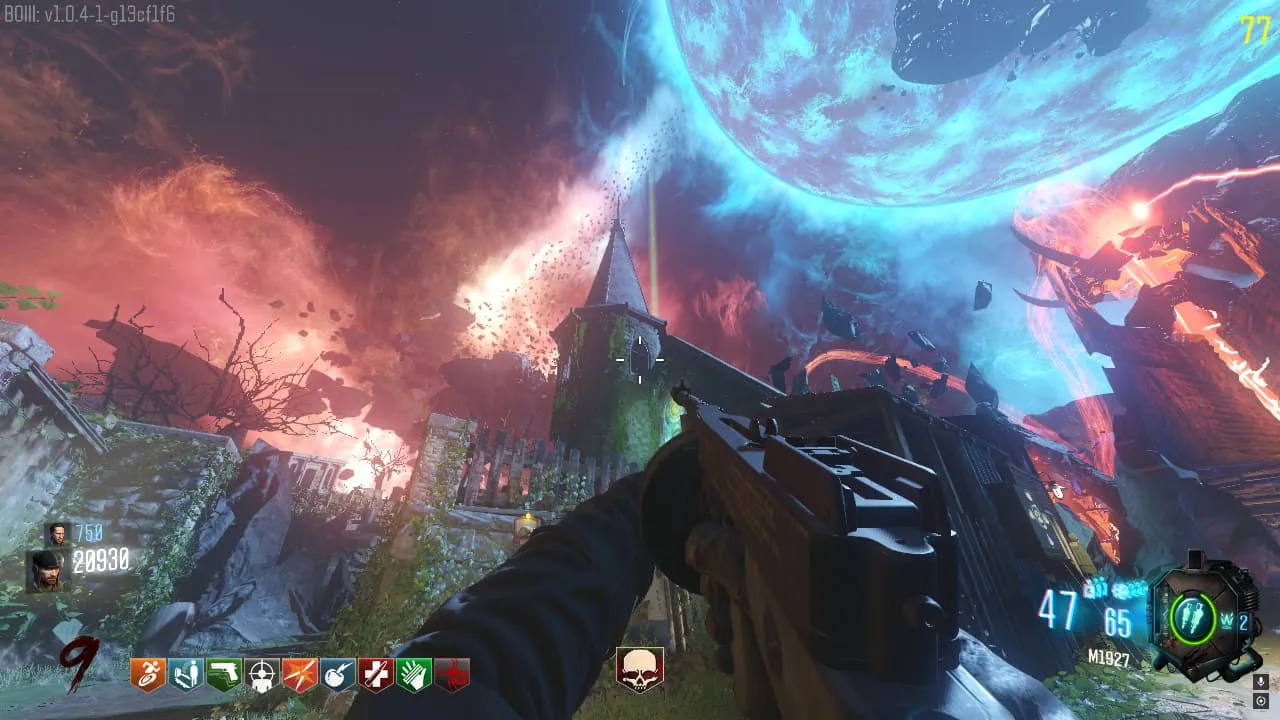Activate the orange lightning burst perk icon
The image size is (1280, 720).
[299, 675]
